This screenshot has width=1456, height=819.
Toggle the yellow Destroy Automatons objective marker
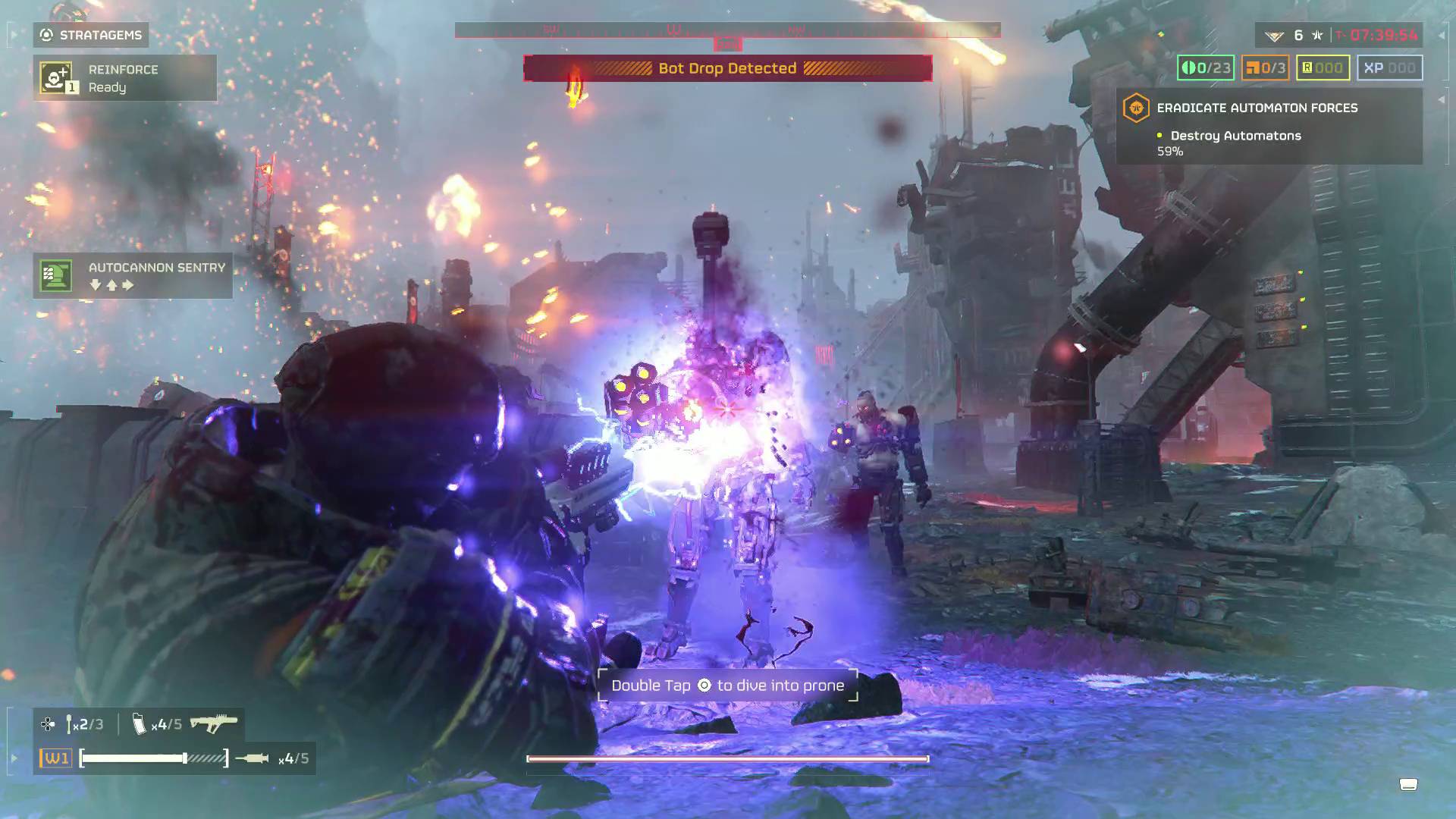(x=1157, y=136)
